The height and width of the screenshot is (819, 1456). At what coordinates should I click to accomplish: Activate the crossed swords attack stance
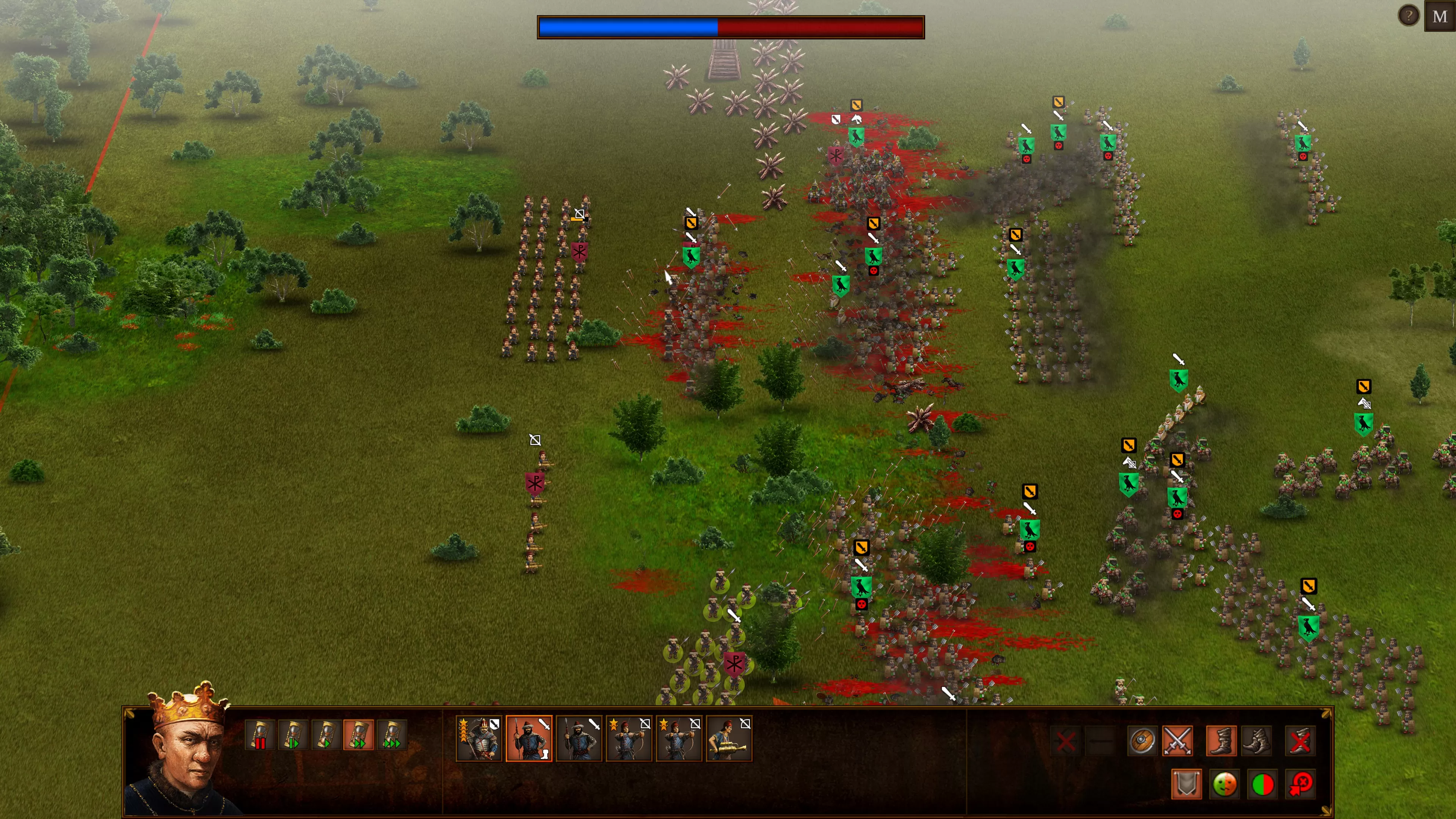tap(1178, 741)
